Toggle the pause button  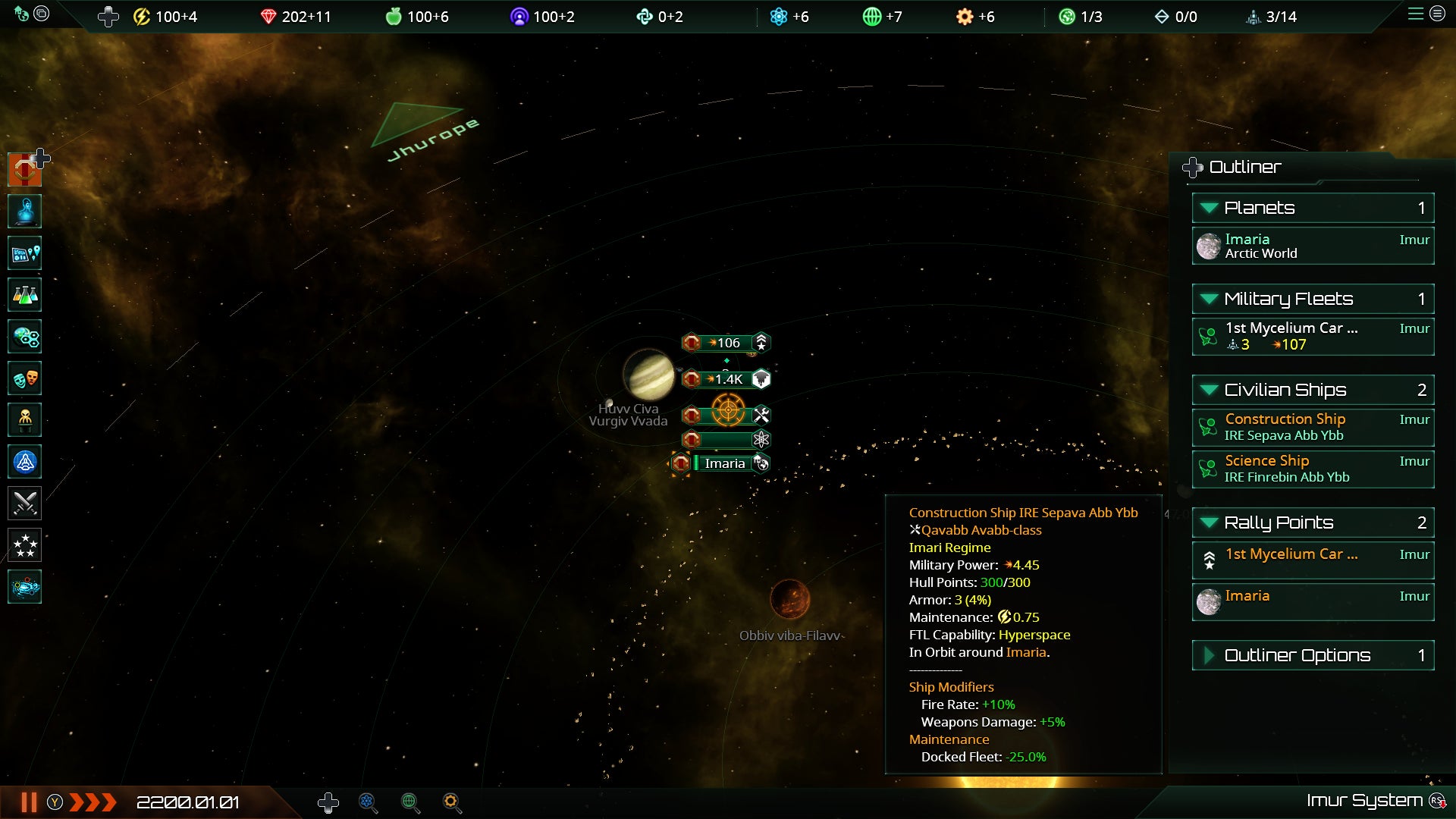point(29,802)
